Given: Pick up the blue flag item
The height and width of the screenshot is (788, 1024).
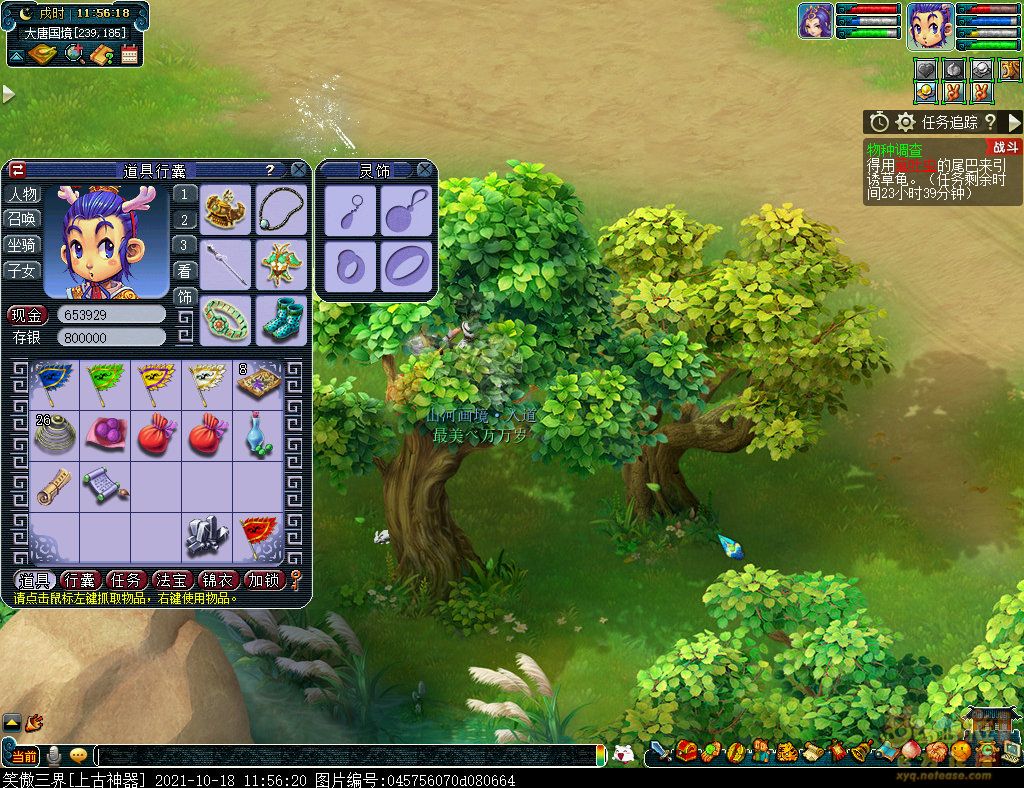Looking at the screenshot, I should [x=53, y=383].
